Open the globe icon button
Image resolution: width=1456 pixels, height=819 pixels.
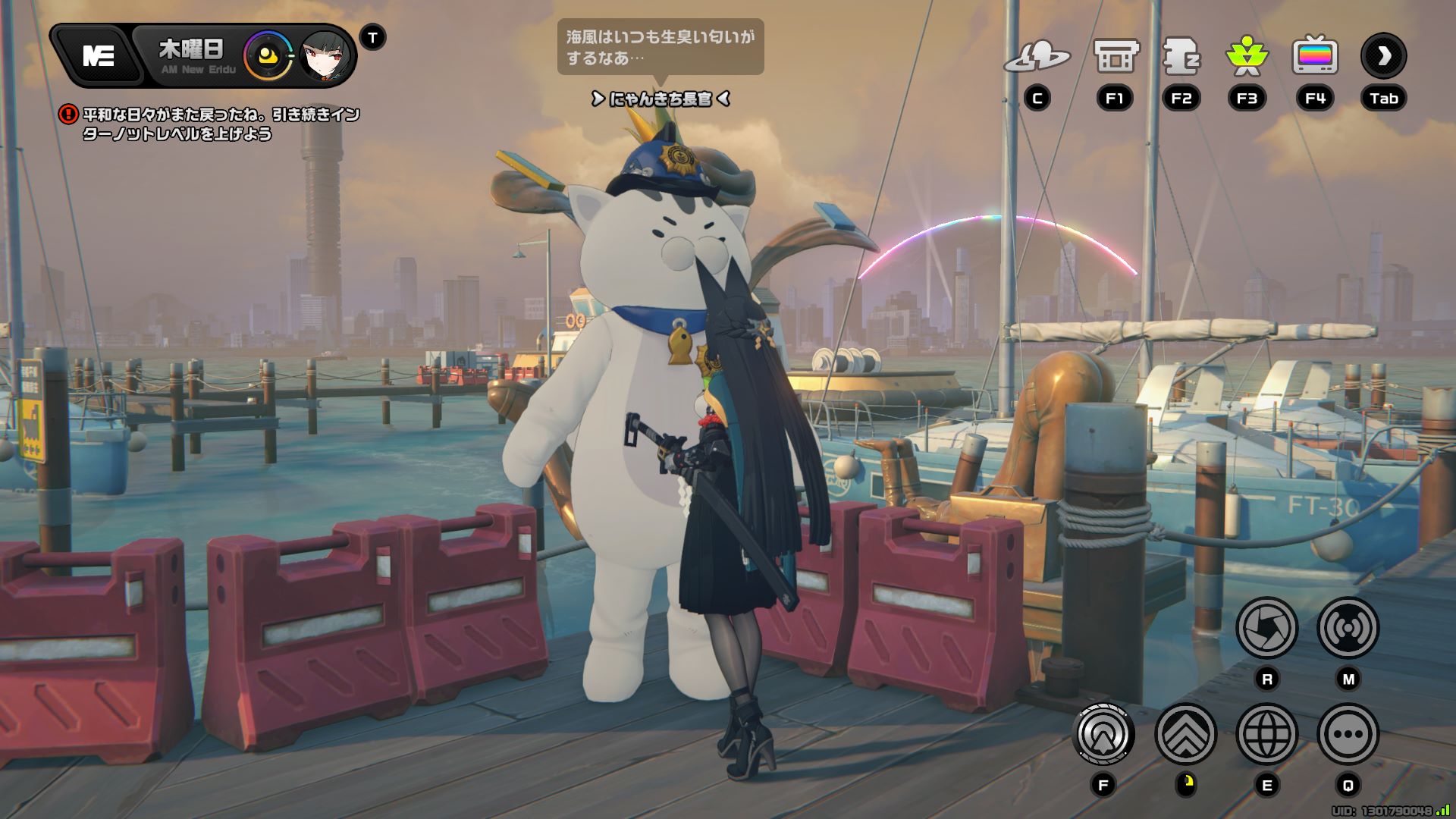[x=1266, y=734]
